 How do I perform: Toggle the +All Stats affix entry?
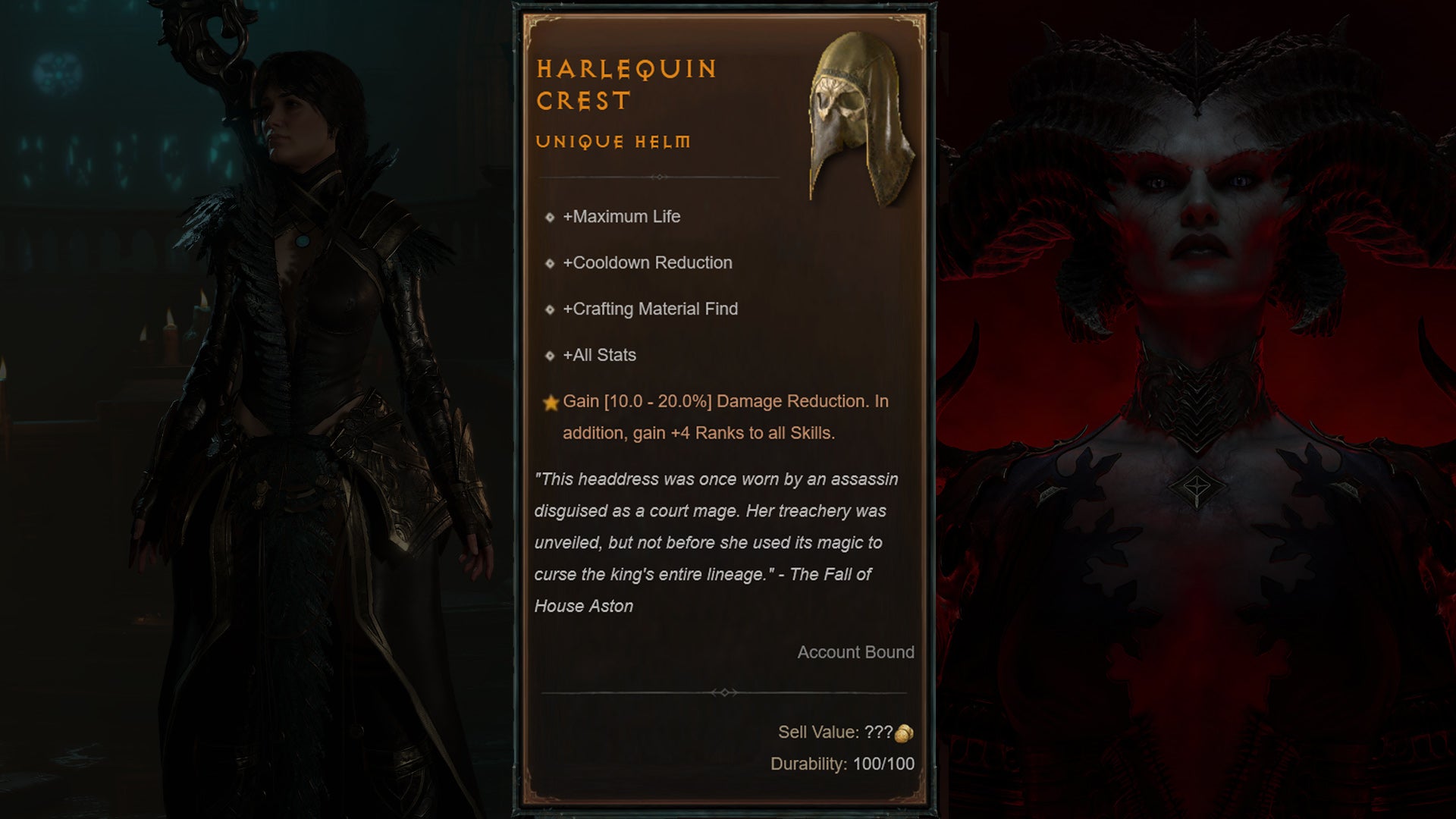point(599,355)
